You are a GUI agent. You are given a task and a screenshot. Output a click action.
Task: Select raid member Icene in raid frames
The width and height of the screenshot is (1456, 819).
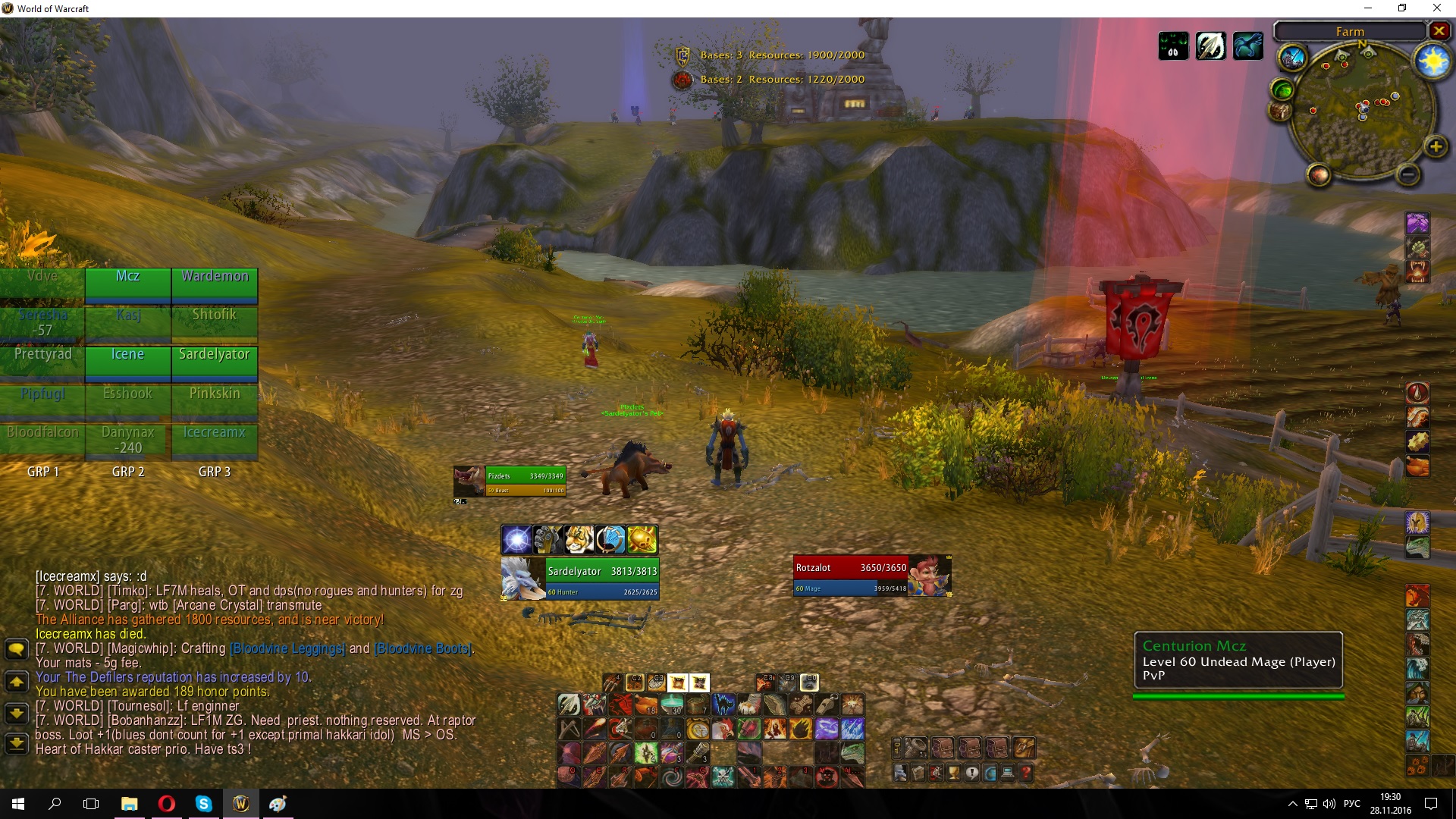point(127,361)
